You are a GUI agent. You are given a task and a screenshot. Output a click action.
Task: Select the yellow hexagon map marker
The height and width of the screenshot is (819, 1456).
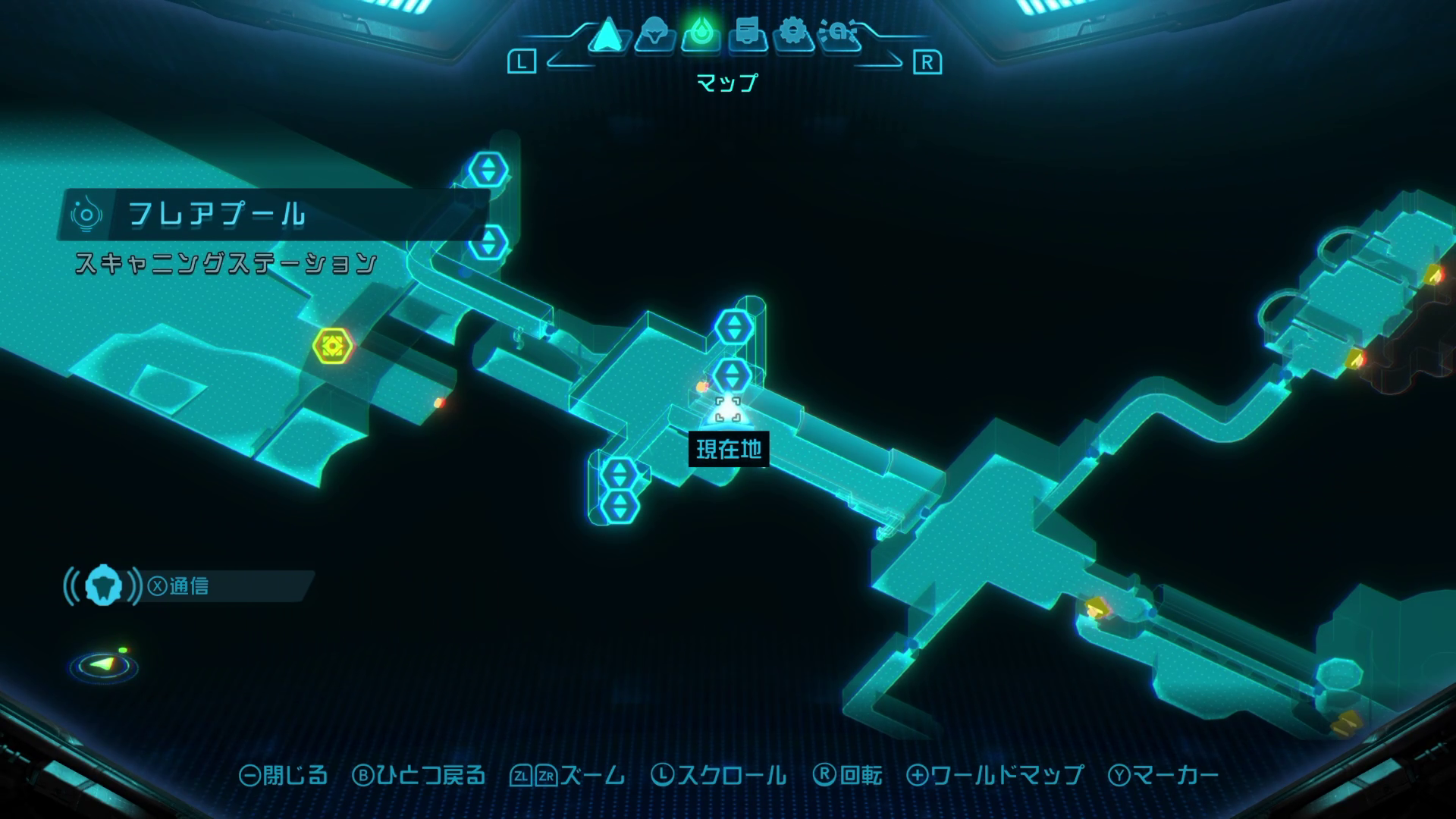(x=332, y=346)
